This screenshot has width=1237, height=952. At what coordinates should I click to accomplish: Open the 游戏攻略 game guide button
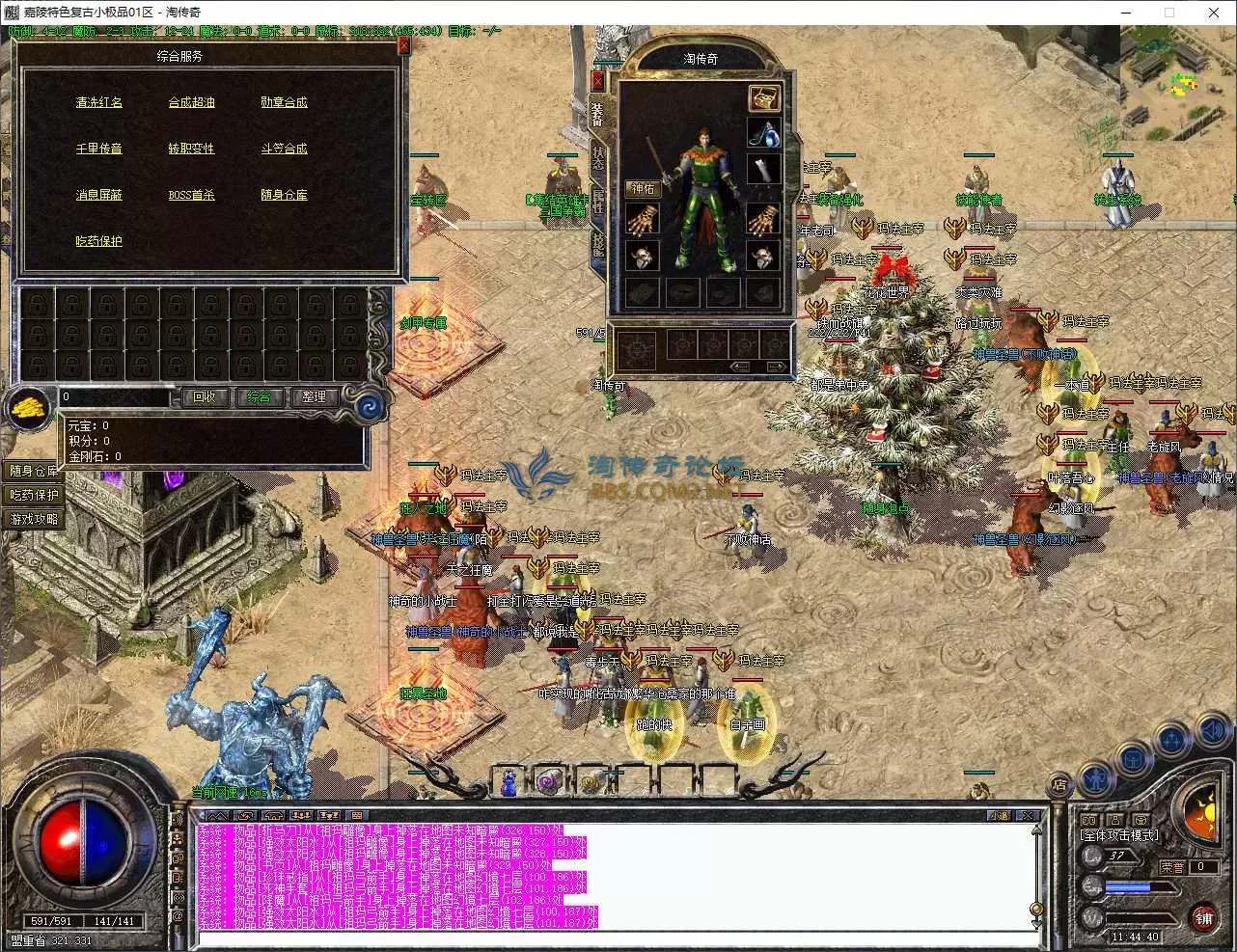34,519
